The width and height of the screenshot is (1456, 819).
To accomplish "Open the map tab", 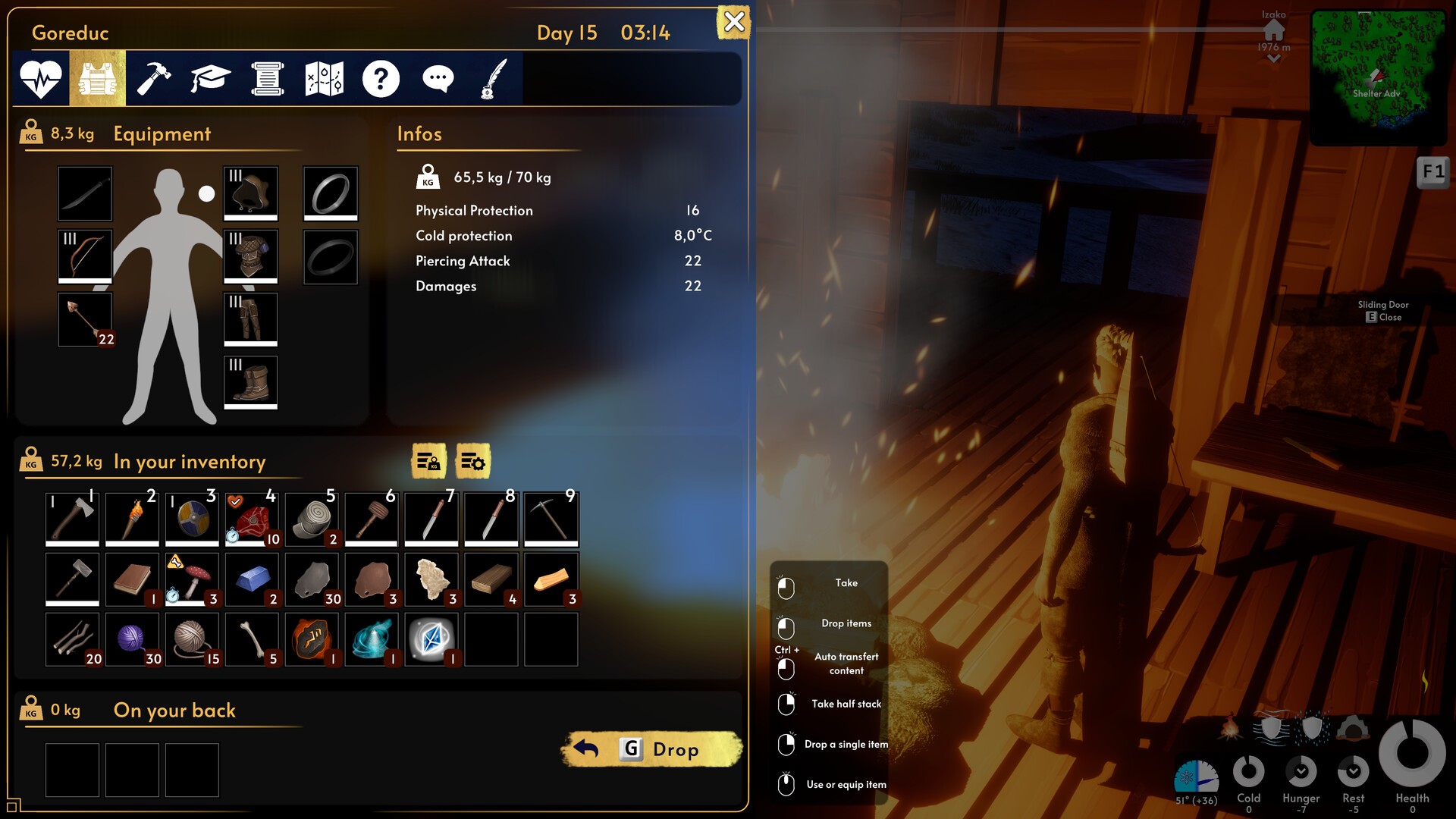I will point(324,78).
